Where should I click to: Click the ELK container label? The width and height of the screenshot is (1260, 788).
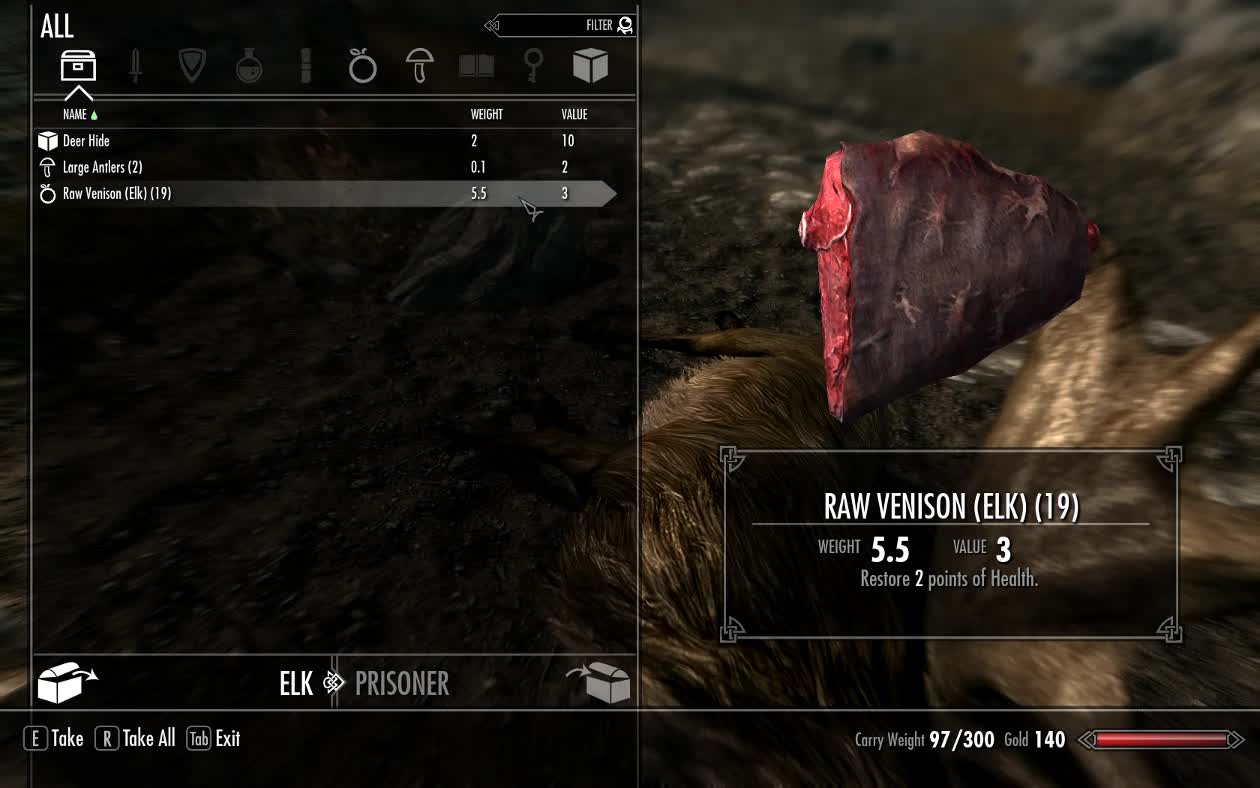[x=296, y=684]
